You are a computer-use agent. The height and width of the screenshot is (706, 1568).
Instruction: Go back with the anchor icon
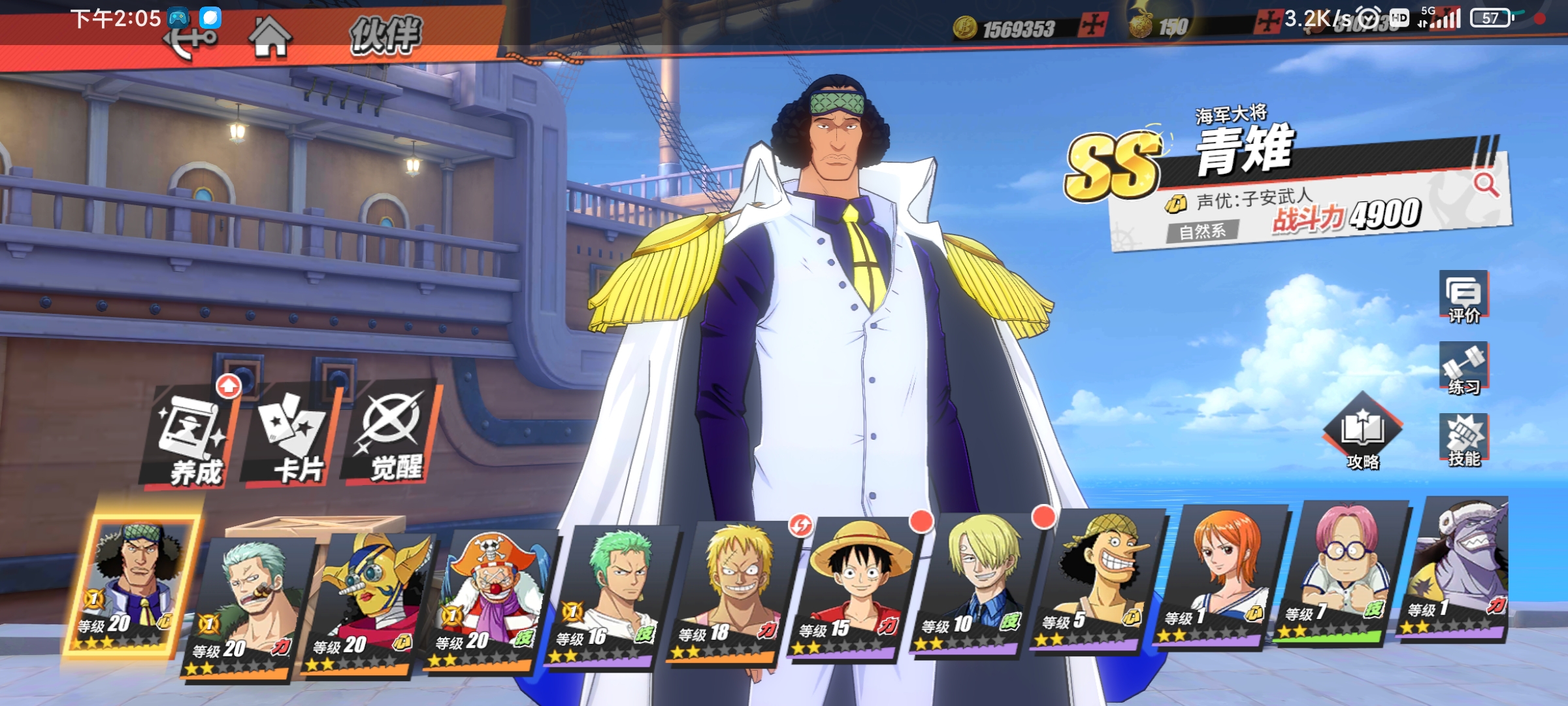click(189, 41)
